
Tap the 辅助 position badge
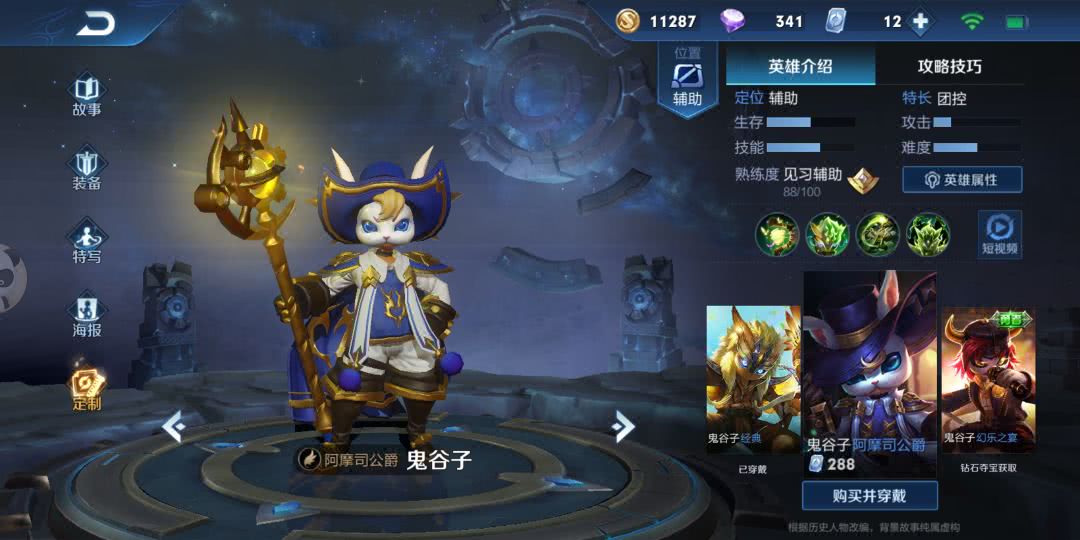[x=687, y=80]
